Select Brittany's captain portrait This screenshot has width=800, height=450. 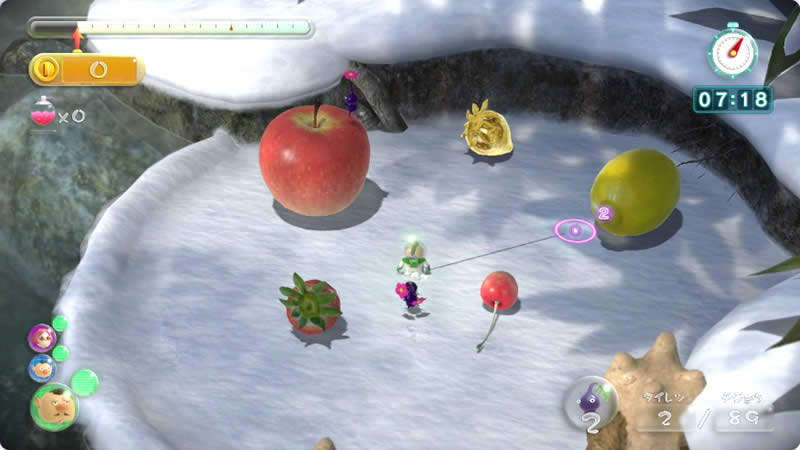tap(42, 337)
